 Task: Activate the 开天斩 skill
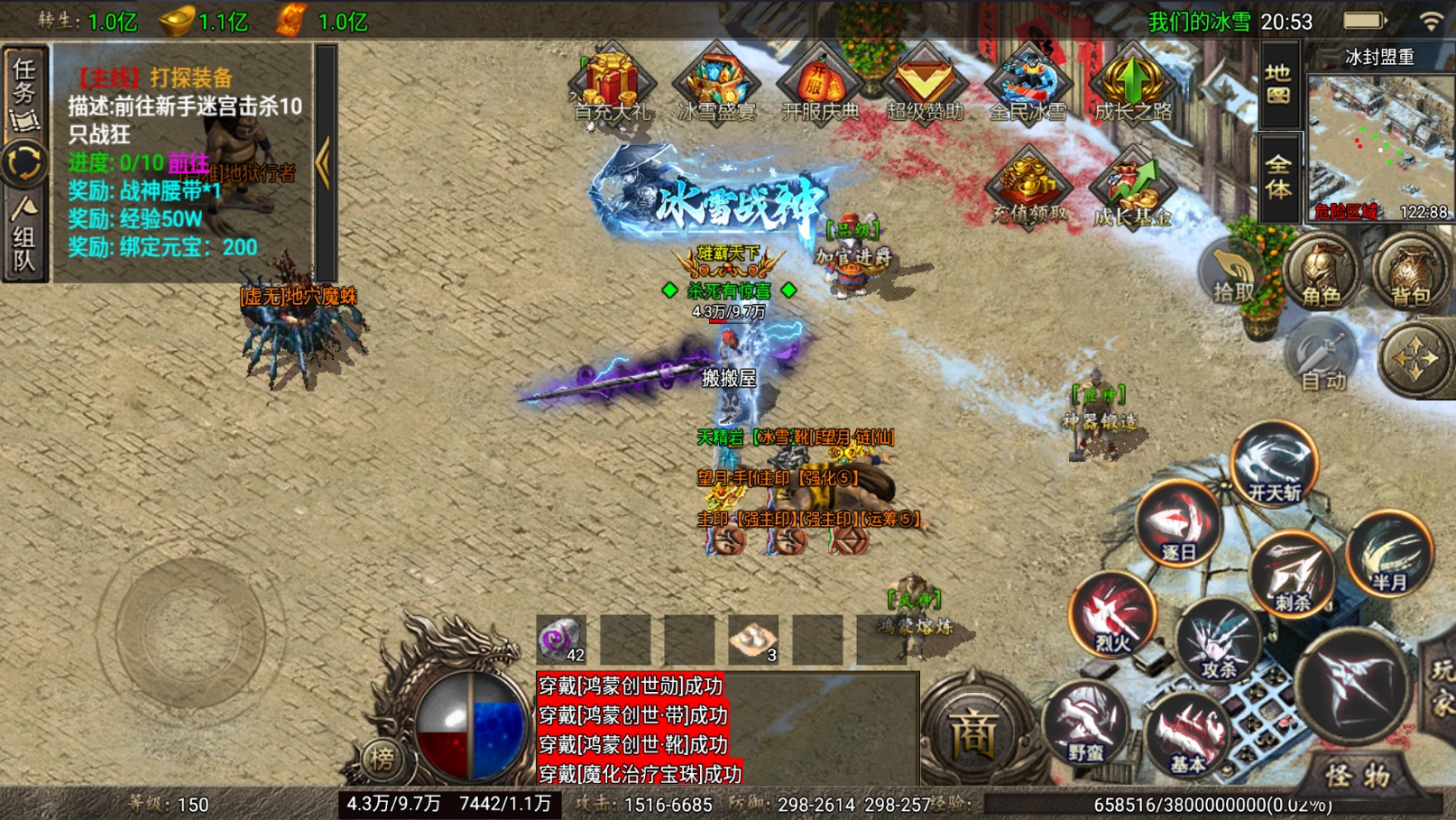pos(1274,466)
